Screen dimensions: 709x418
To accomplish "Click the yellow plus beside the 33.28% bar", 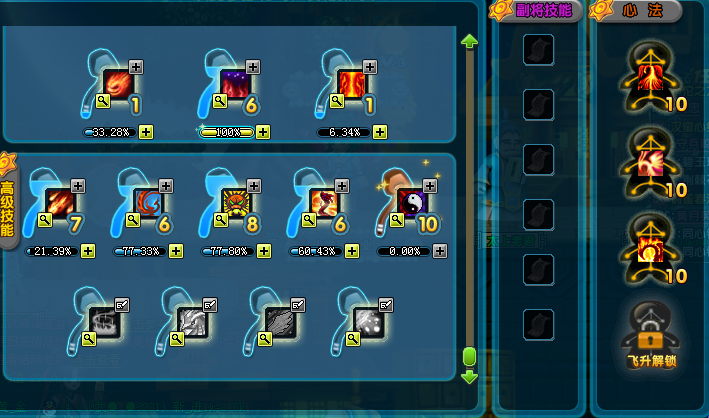I will pyautogui.click(x=146, y=131).
